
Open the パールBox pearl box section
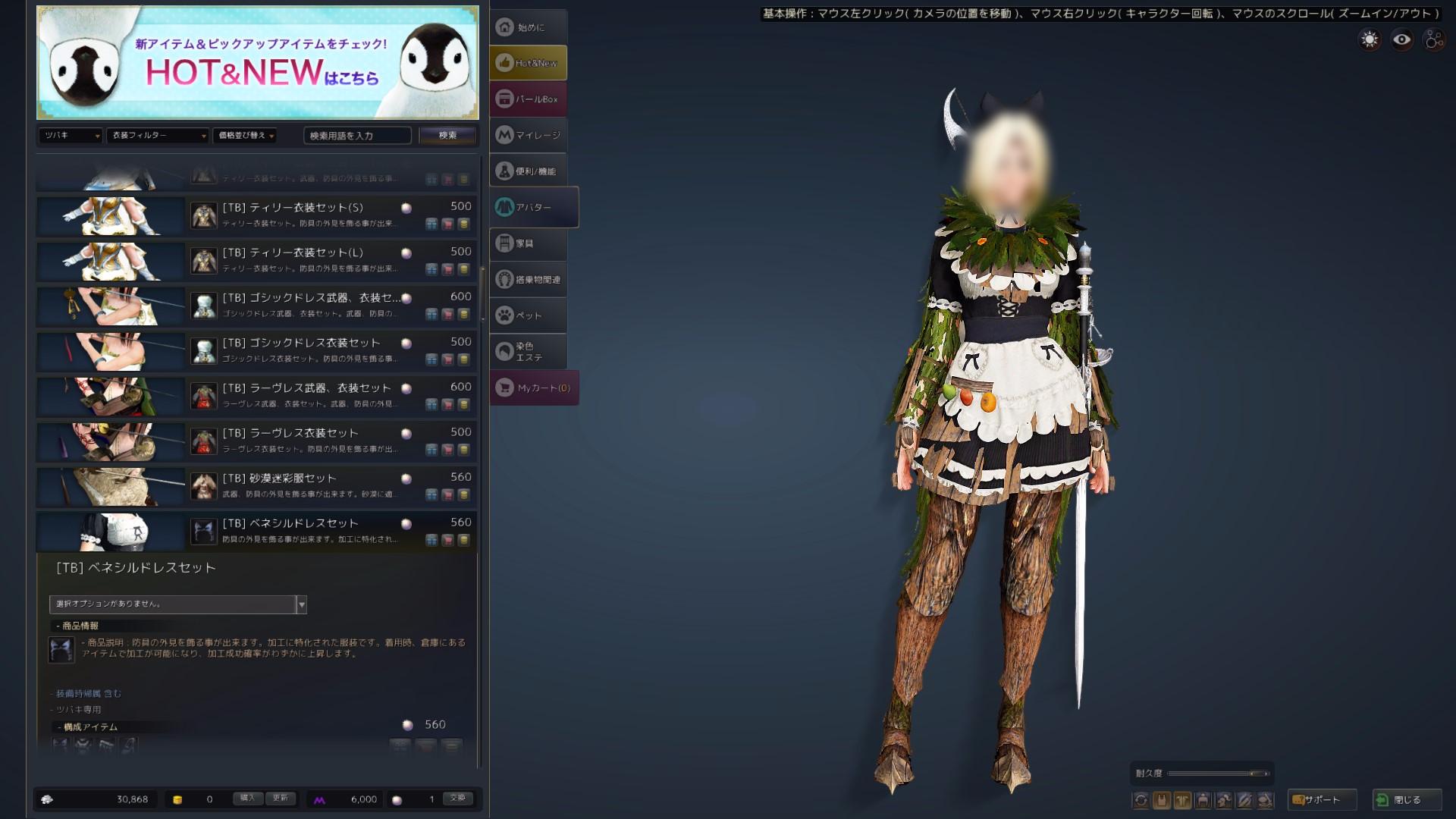[529, 99]
